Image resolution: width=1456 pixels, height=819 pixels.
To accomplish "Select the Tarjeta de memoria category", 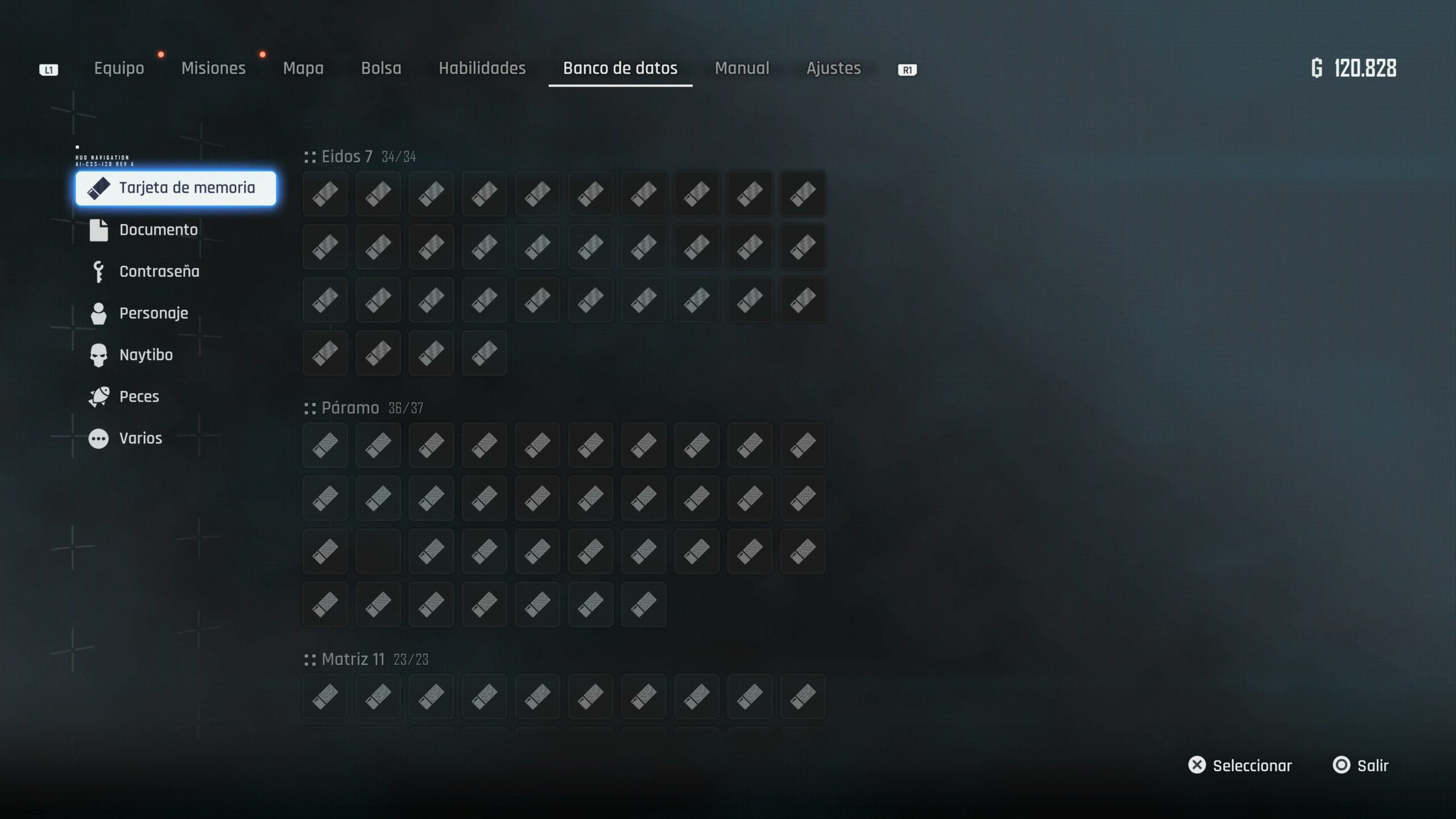I will (176, 188).
